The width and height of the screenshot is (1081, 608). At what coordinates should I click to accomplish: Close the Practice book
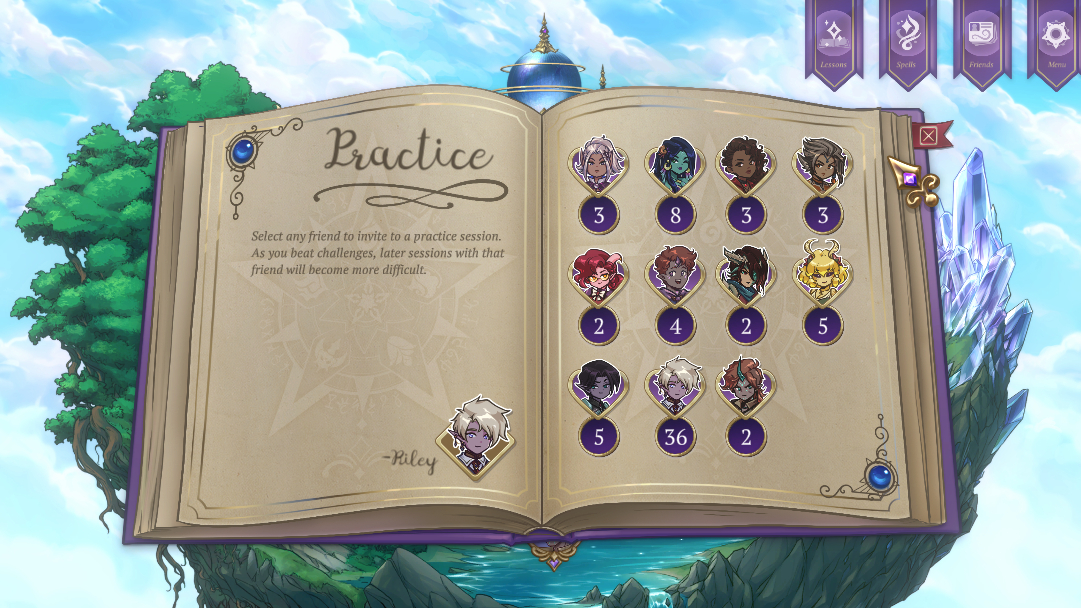coord(929,136)
